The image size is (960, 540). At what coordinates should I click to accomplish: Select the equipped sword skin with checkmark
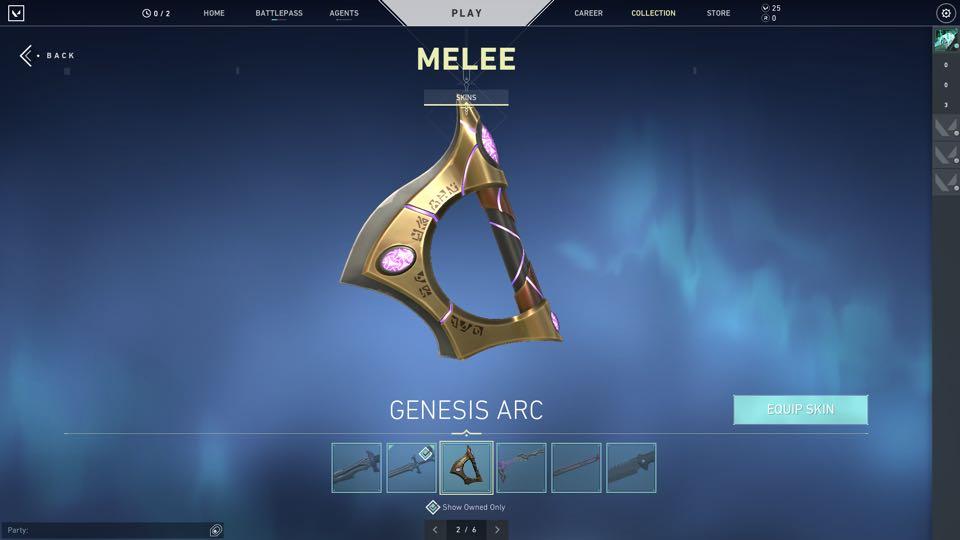click(x=411, y=468)
